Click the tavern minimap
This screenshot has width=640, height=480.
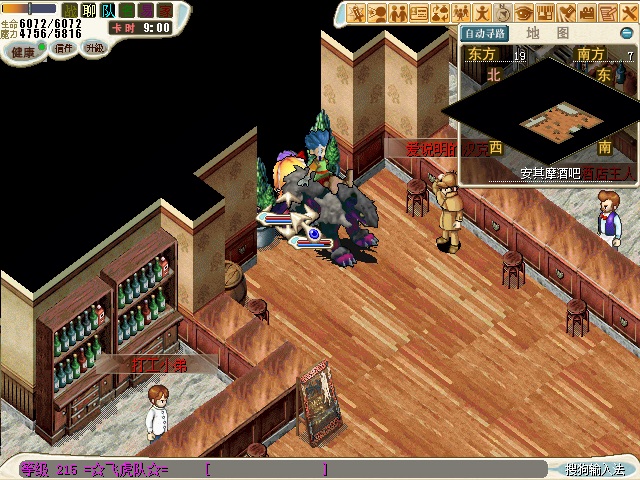tap(547, 121)
